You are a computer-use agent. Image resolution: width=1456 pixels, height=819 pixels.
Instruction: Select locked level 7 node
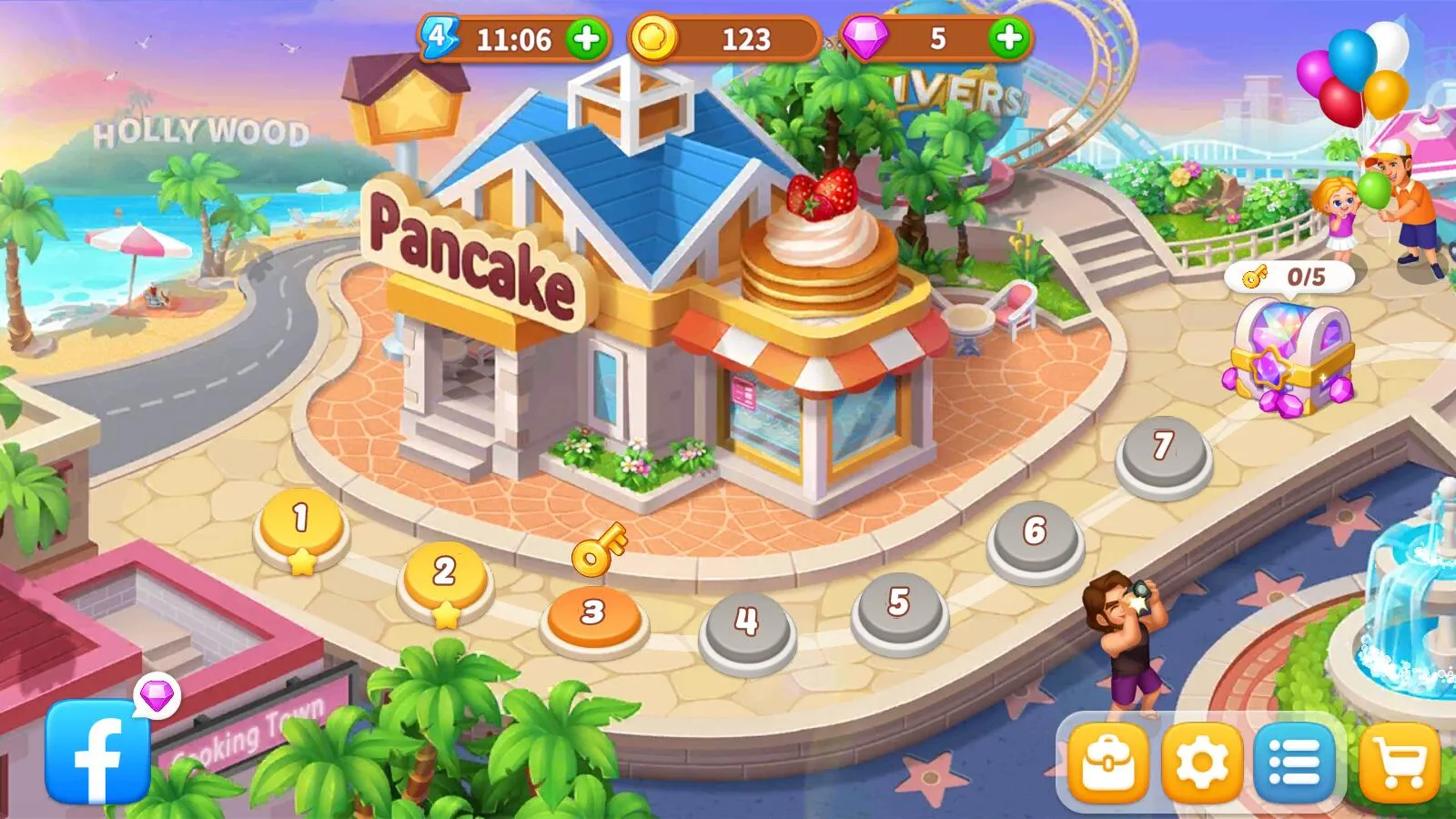point(1163,450)
